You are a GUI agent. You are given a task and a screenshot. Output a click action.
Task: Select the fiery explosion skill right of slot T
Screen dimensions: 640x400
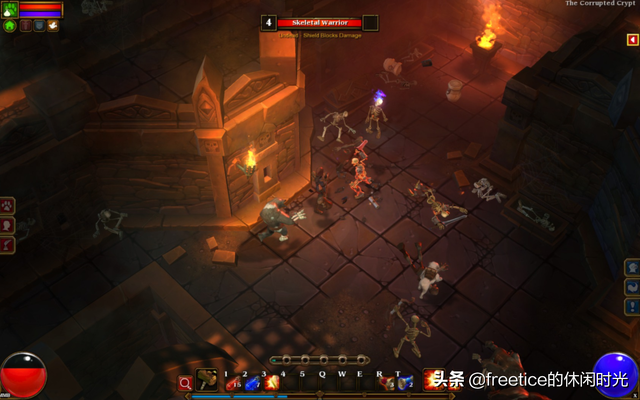432,380
